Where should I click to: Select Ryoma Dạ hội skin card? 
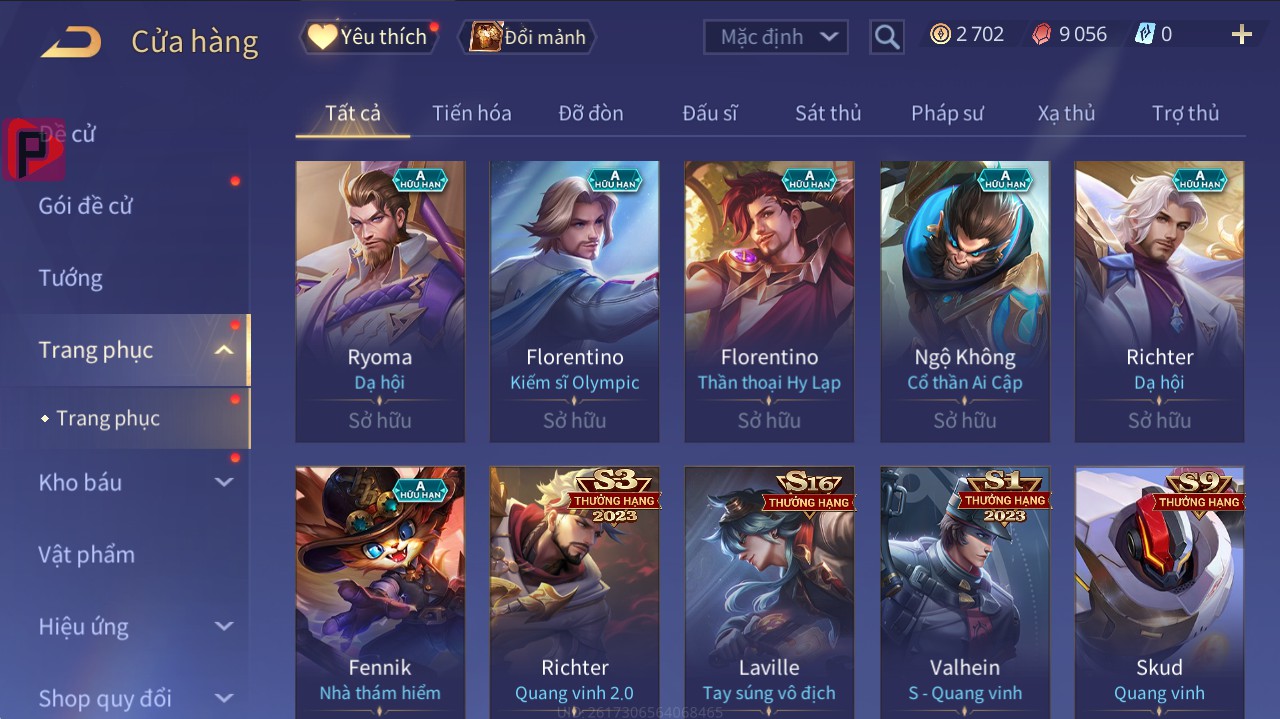380,300
